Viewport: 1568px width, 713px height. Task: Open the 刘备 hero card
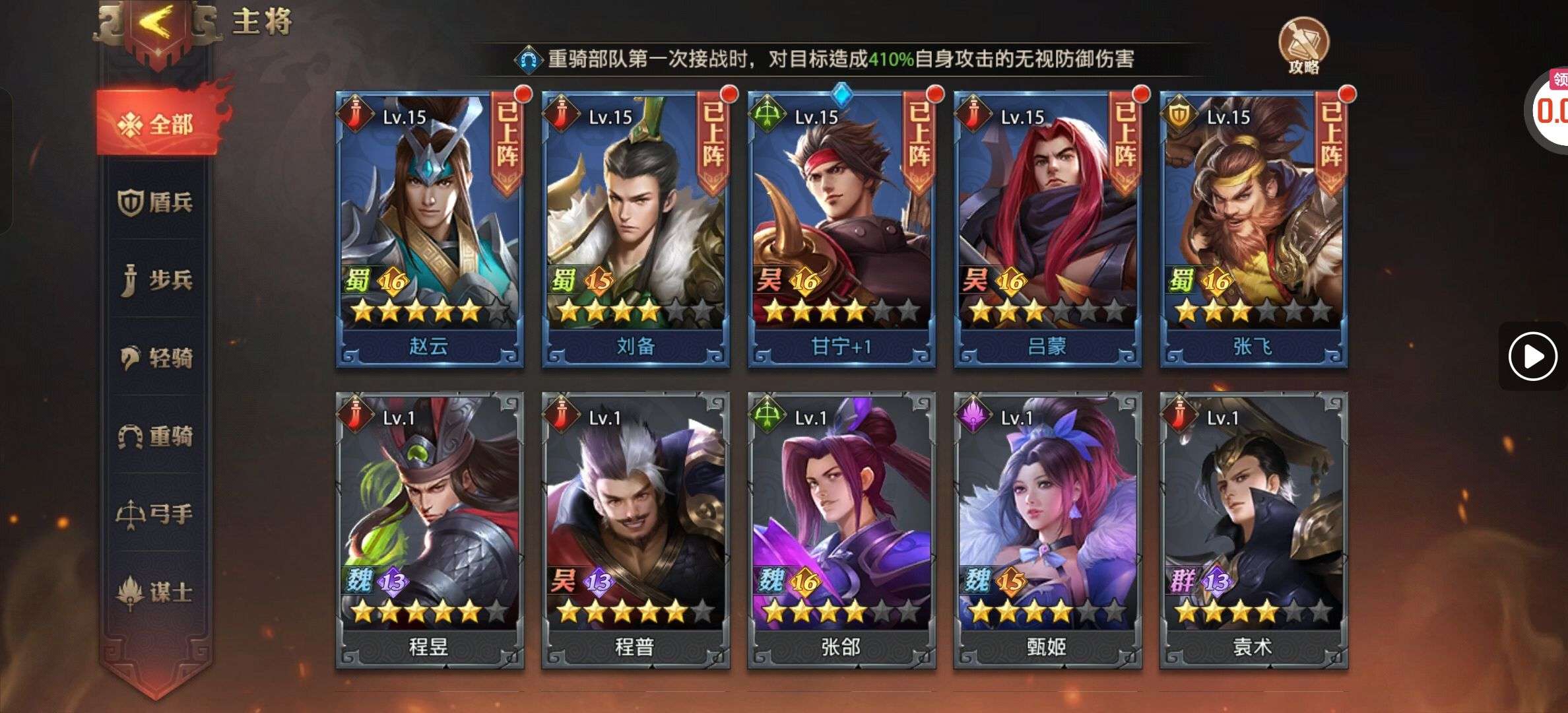click(636, 229)
